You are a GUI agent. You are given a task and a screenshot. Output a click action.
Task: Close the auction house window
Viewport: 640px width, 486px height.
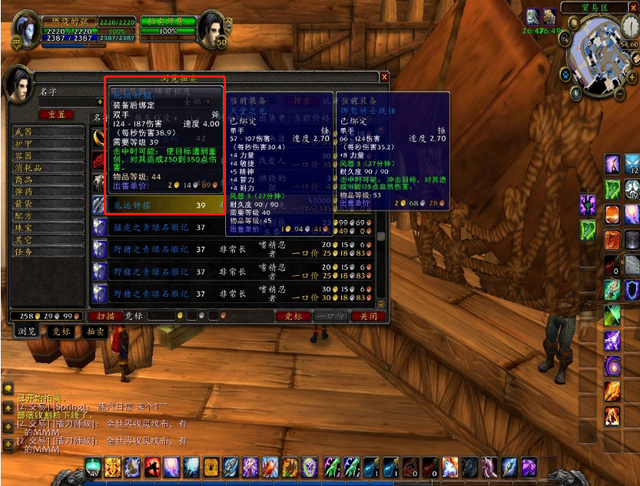pos(385,76)
